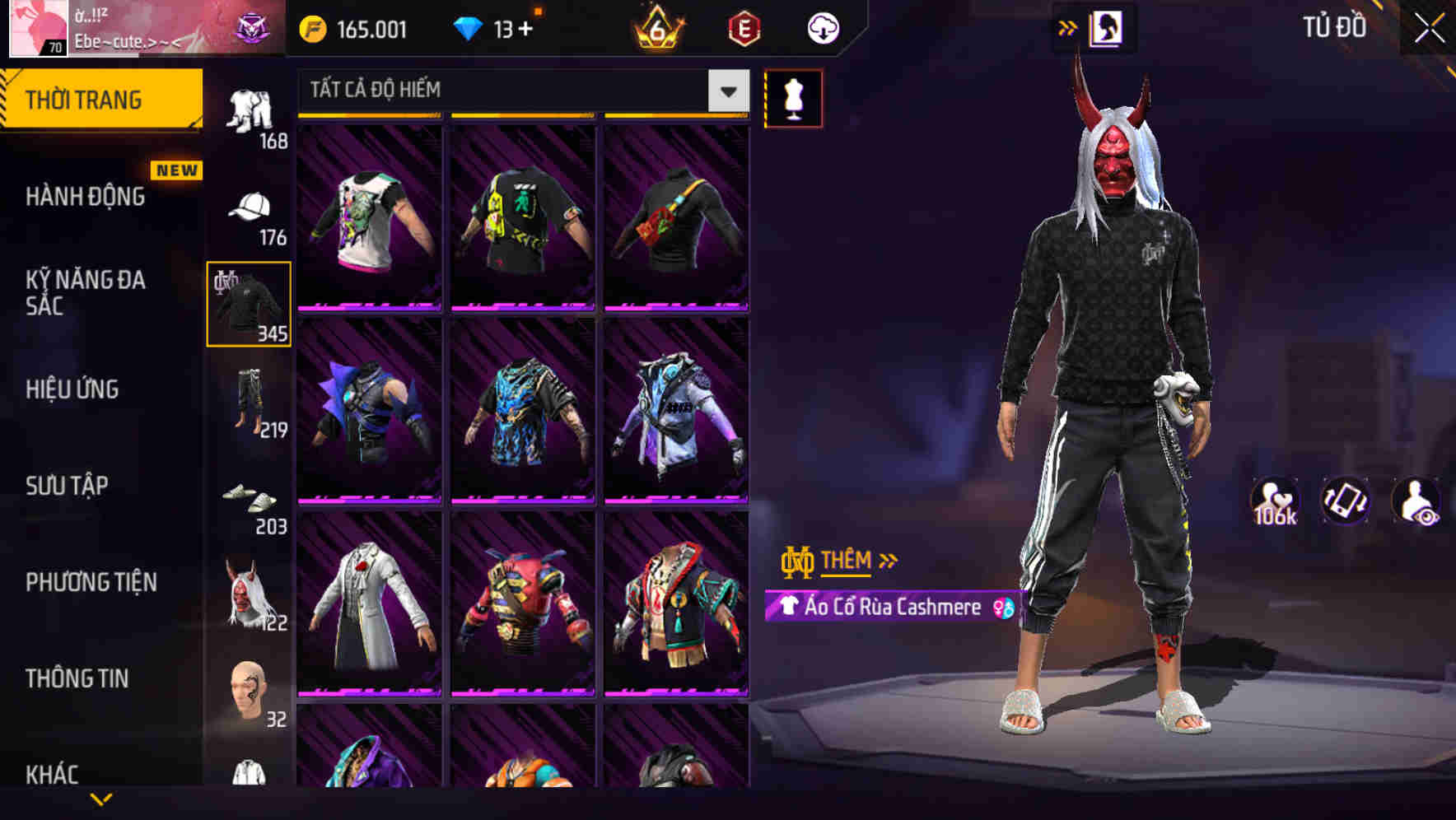Expand more sidebar options with bottom chevron
This screenshot has width=1456, height=820.
(x=100, y=797)
